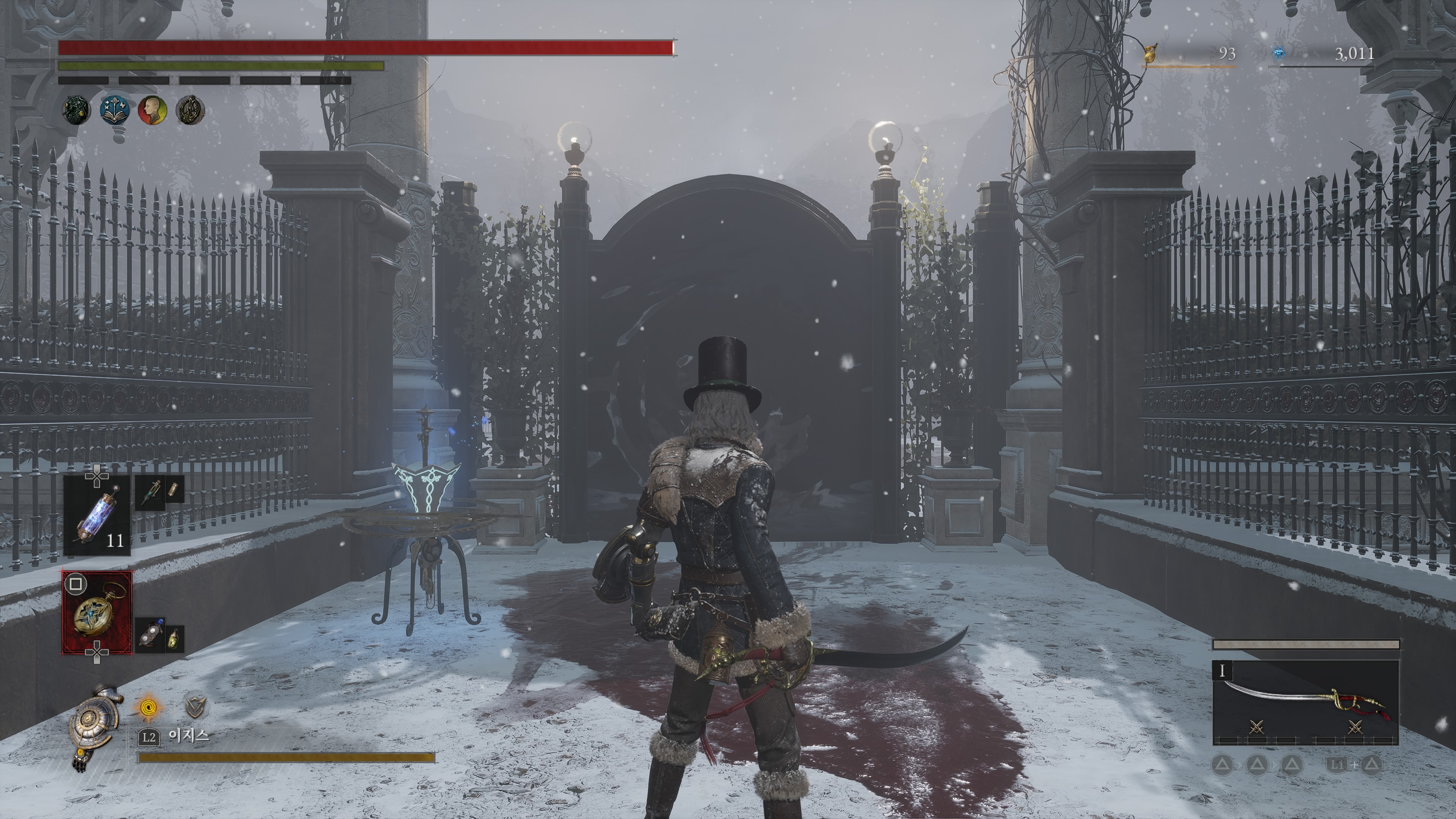Click the bronze ring amulet status icon
This screenshot has width=1456, height=819.
click(x=190, y=110)
